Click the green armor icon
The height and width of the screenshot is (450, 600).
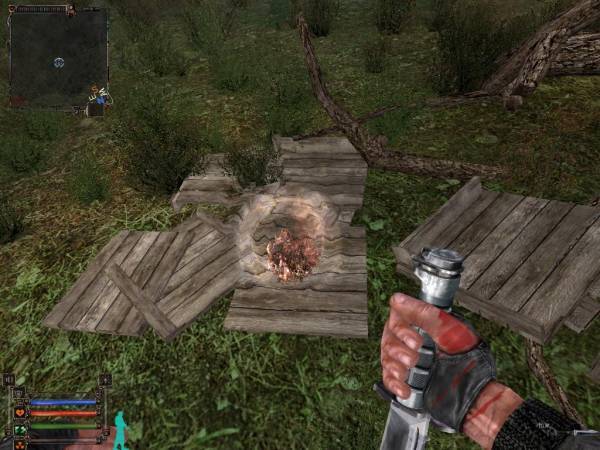point(20,429)
